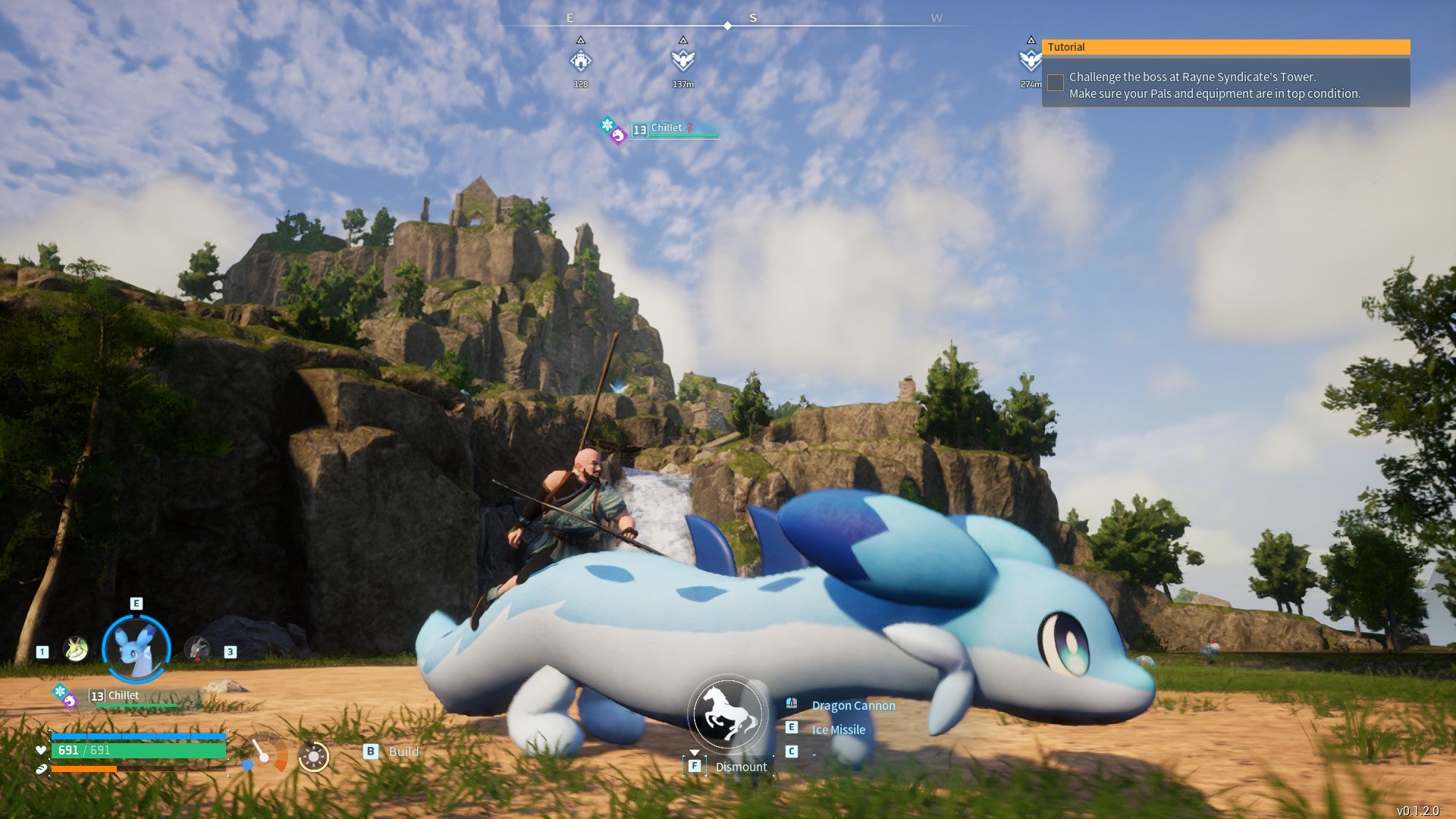Click the purple dragon element icon beside Chillet

70,702
